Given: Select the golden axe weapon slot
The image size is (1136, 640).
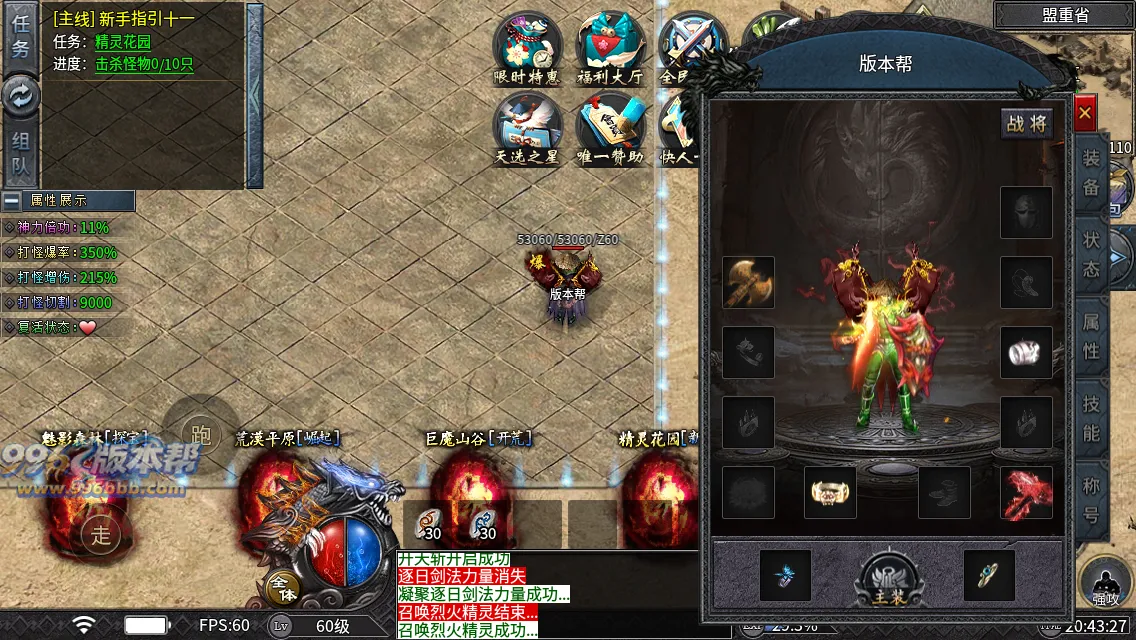Looking at the screenshot, I should click(748, 283).
